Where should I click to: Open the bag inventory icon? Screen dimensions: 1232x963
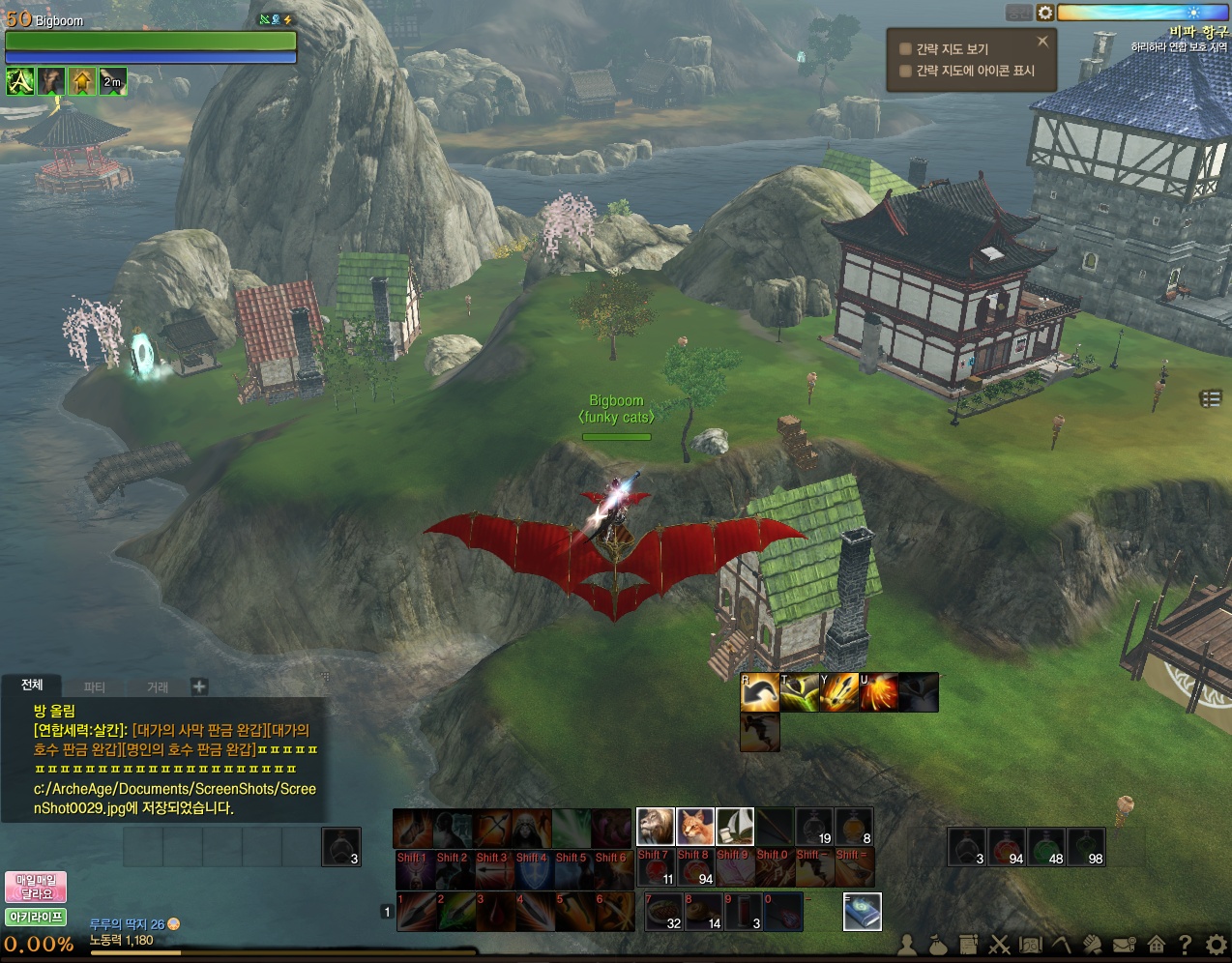point(937,945)
